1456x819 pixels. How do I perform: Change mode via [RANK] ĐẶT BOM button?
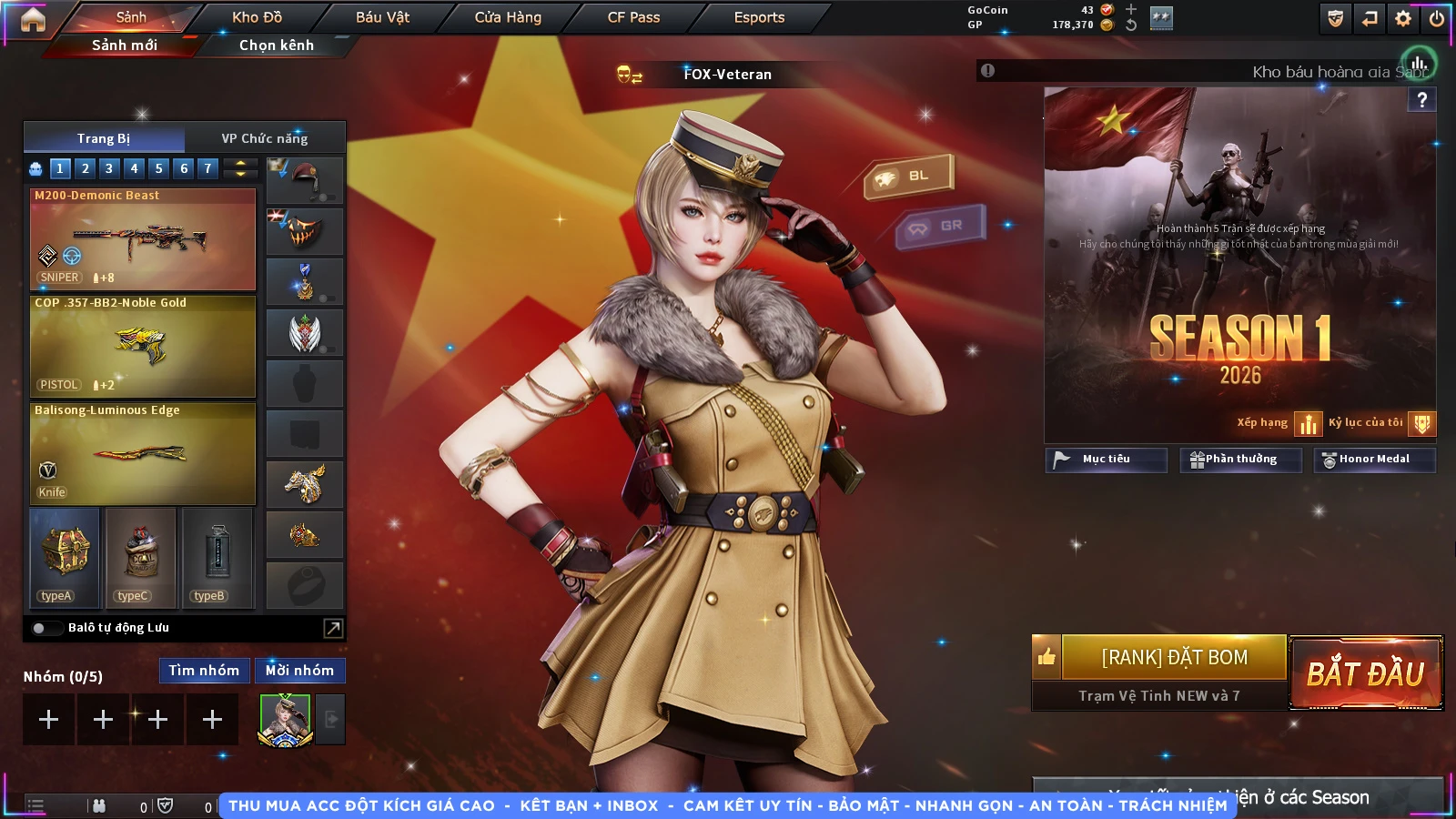coord(1174,657)
